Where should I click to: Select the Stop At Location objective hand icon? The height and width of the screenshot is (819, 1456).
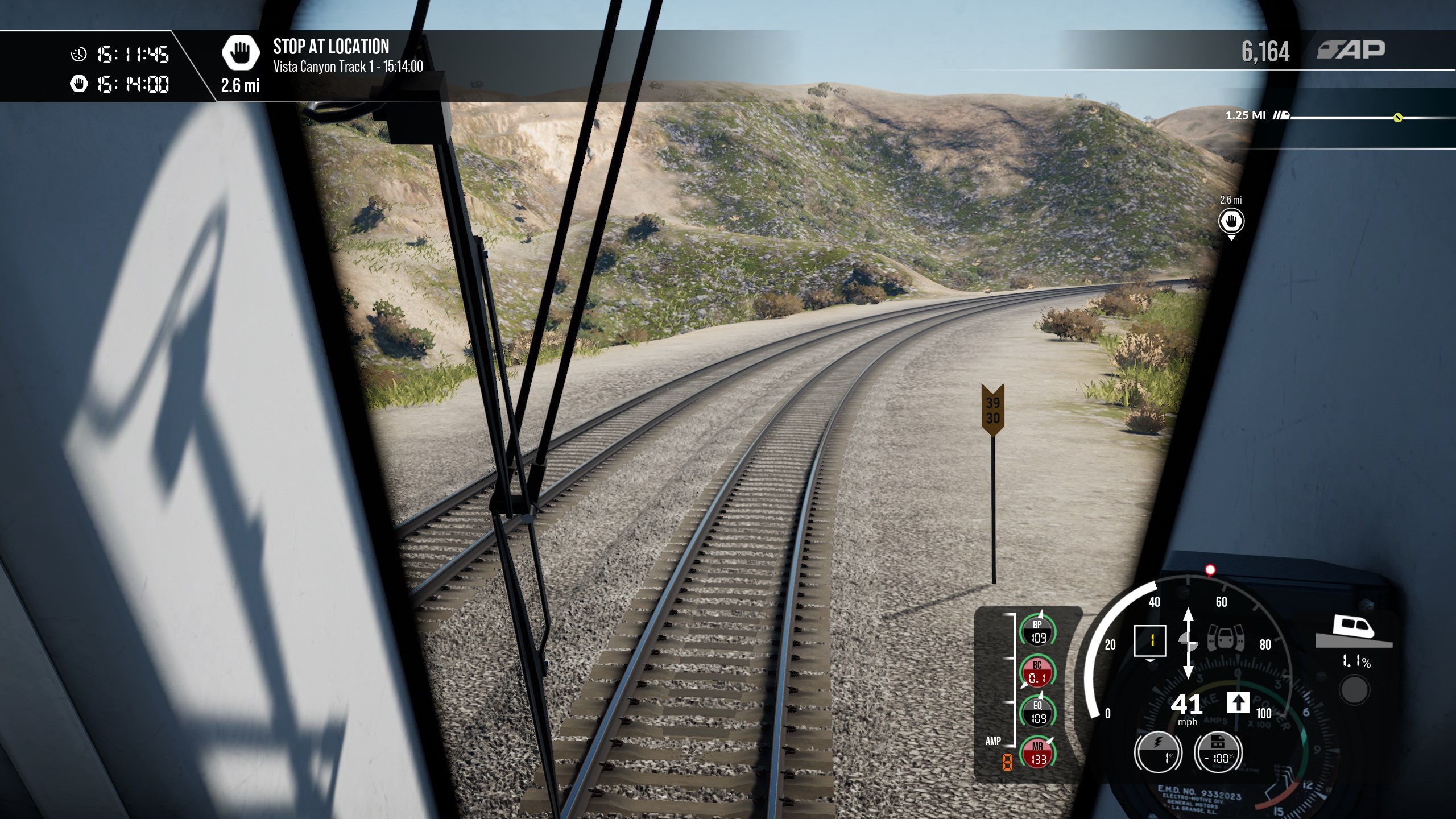241,53
